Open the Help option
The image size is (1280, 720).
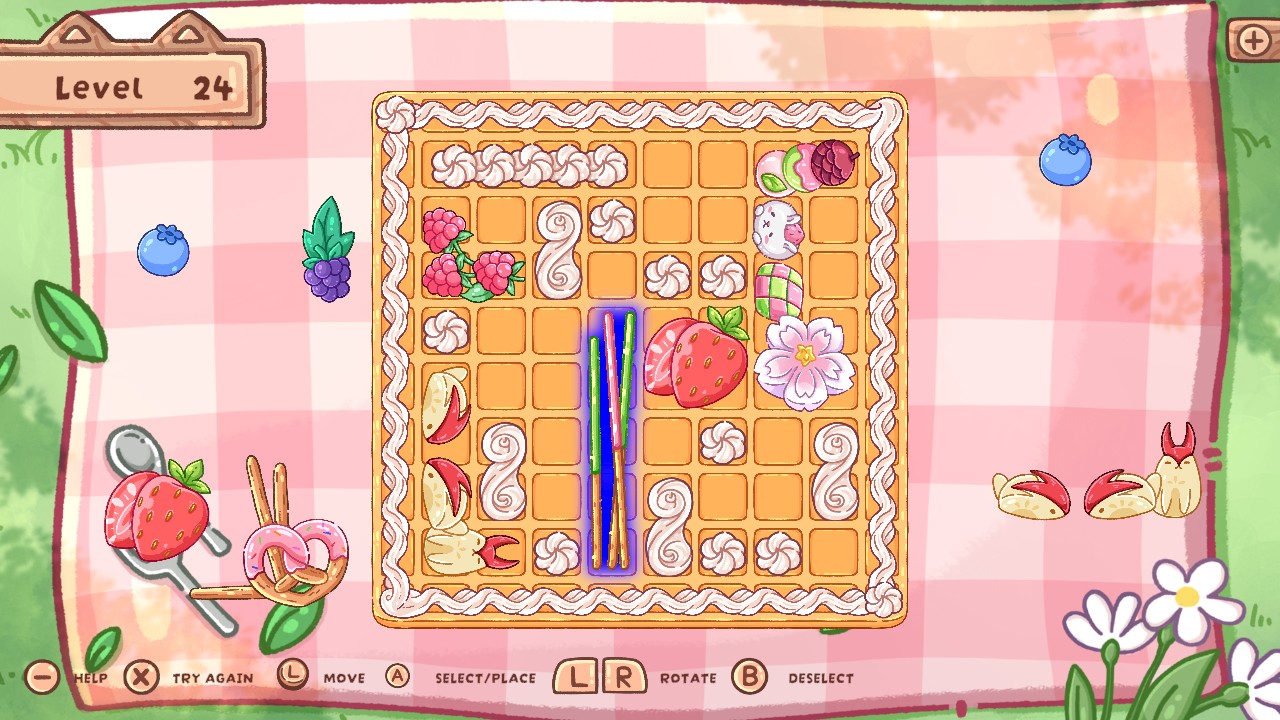pos(40,676)
